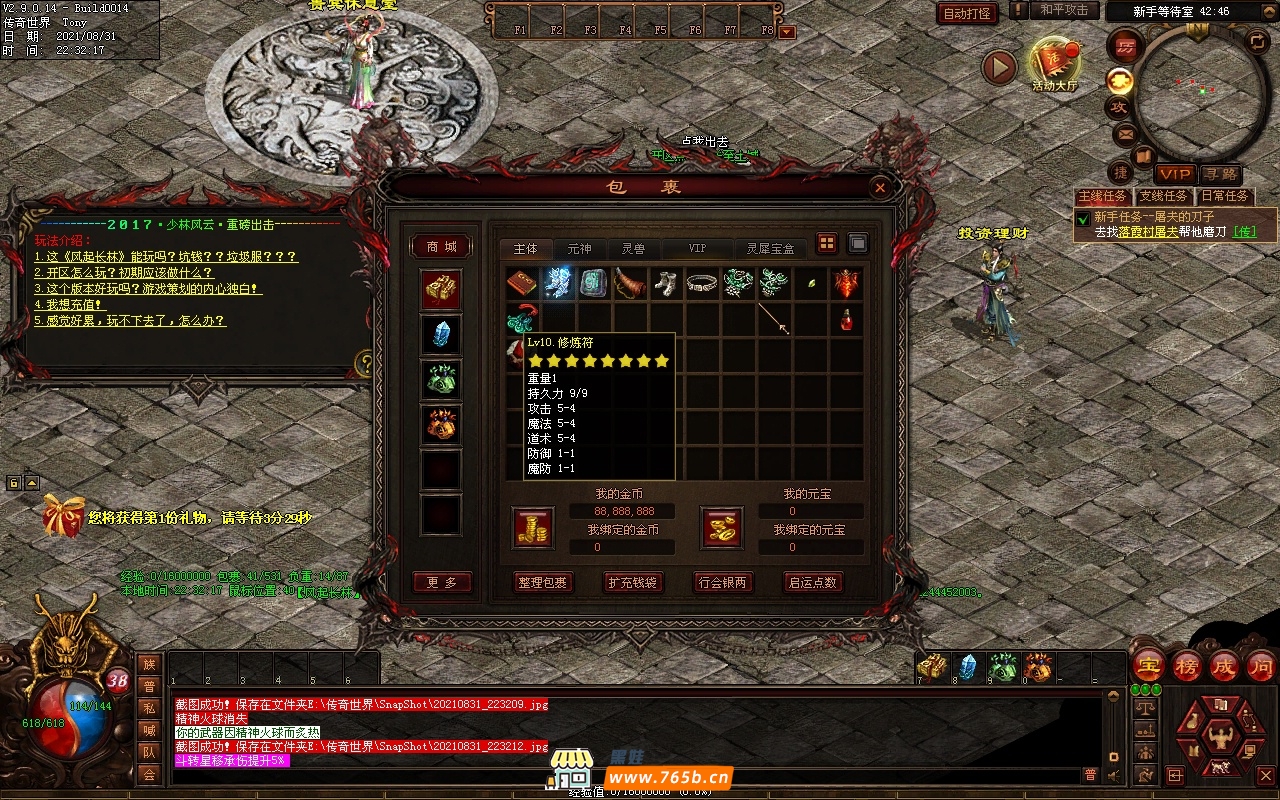This screenshot has width=1280, height=800.
Task: Close the 包裹 inventory window
Action: (x=879, y=187)
